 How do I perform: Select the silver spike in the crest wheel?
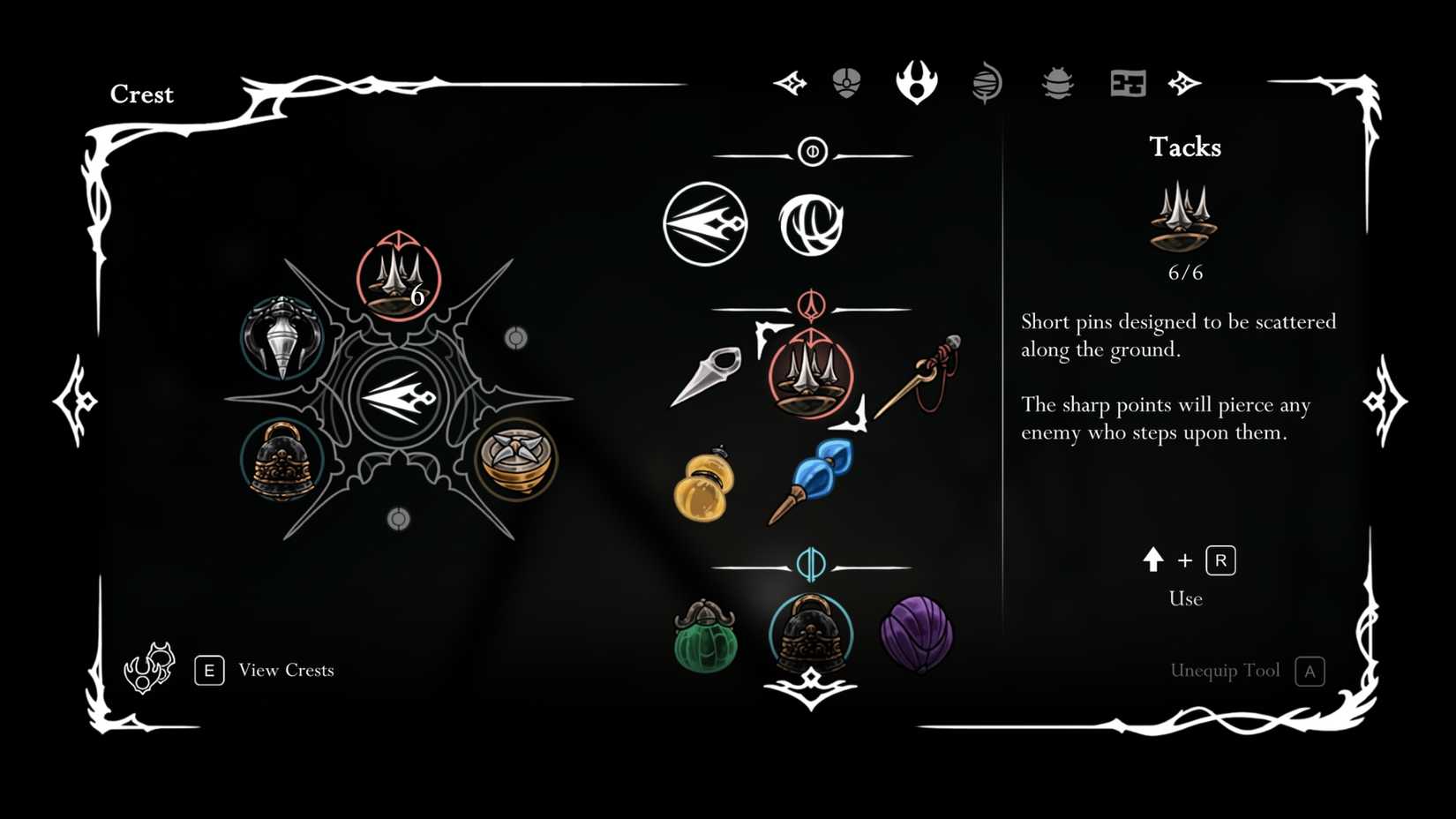tap(282, 340)
